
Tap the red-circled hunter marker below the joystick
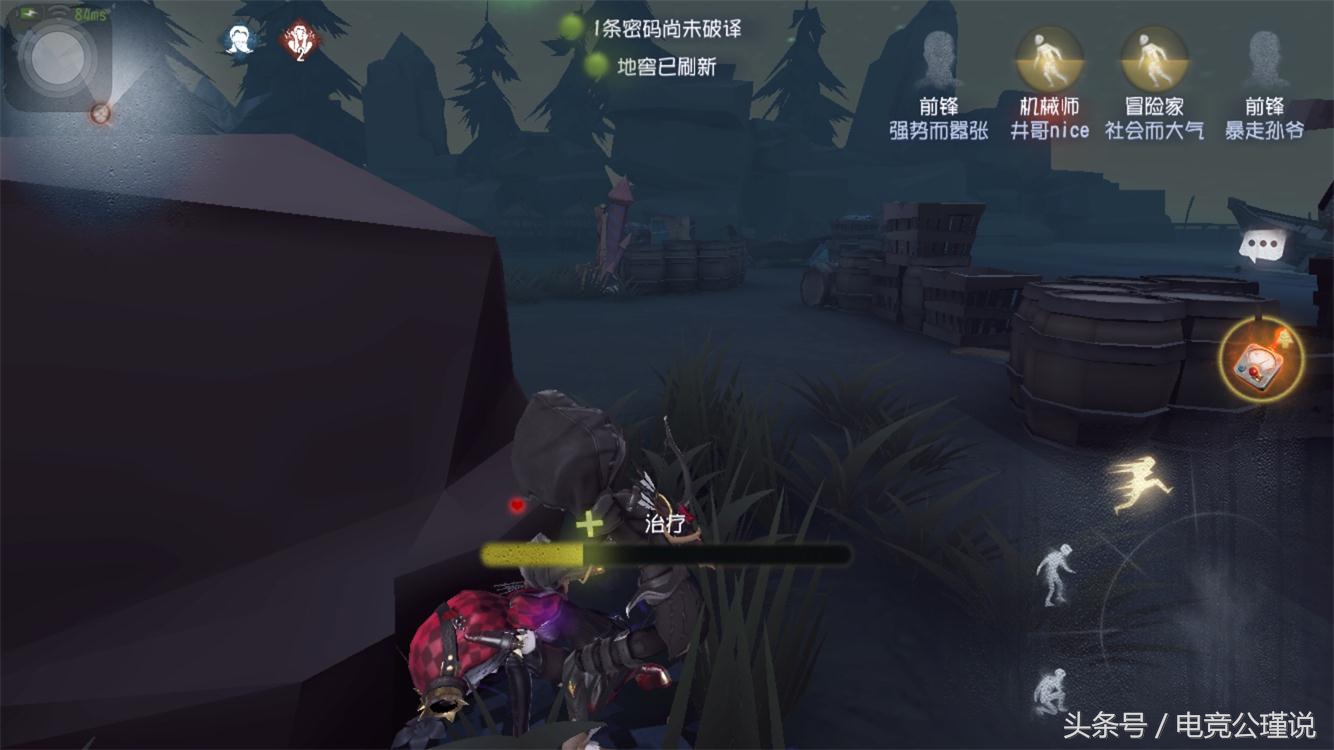[99, 115]
